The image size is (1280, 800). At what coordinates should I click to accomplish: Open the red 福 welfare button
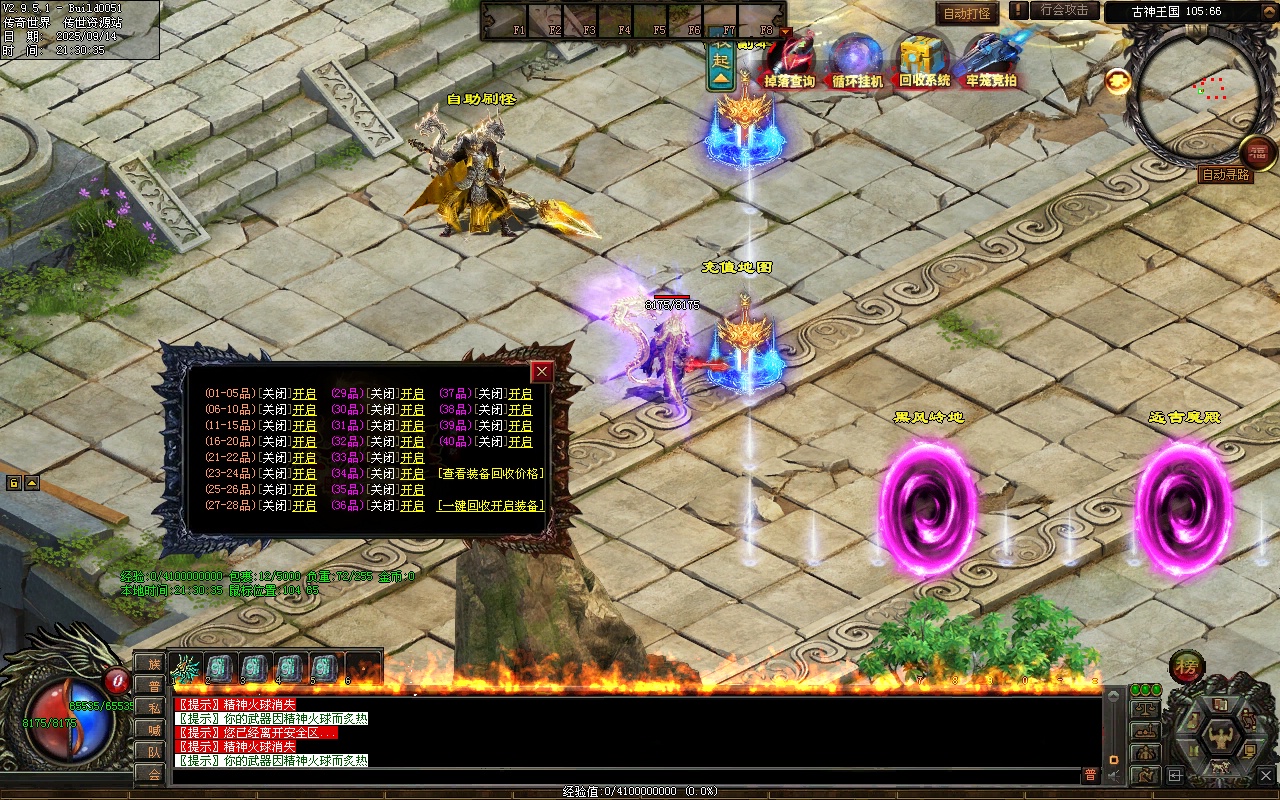coord(1258,151)
